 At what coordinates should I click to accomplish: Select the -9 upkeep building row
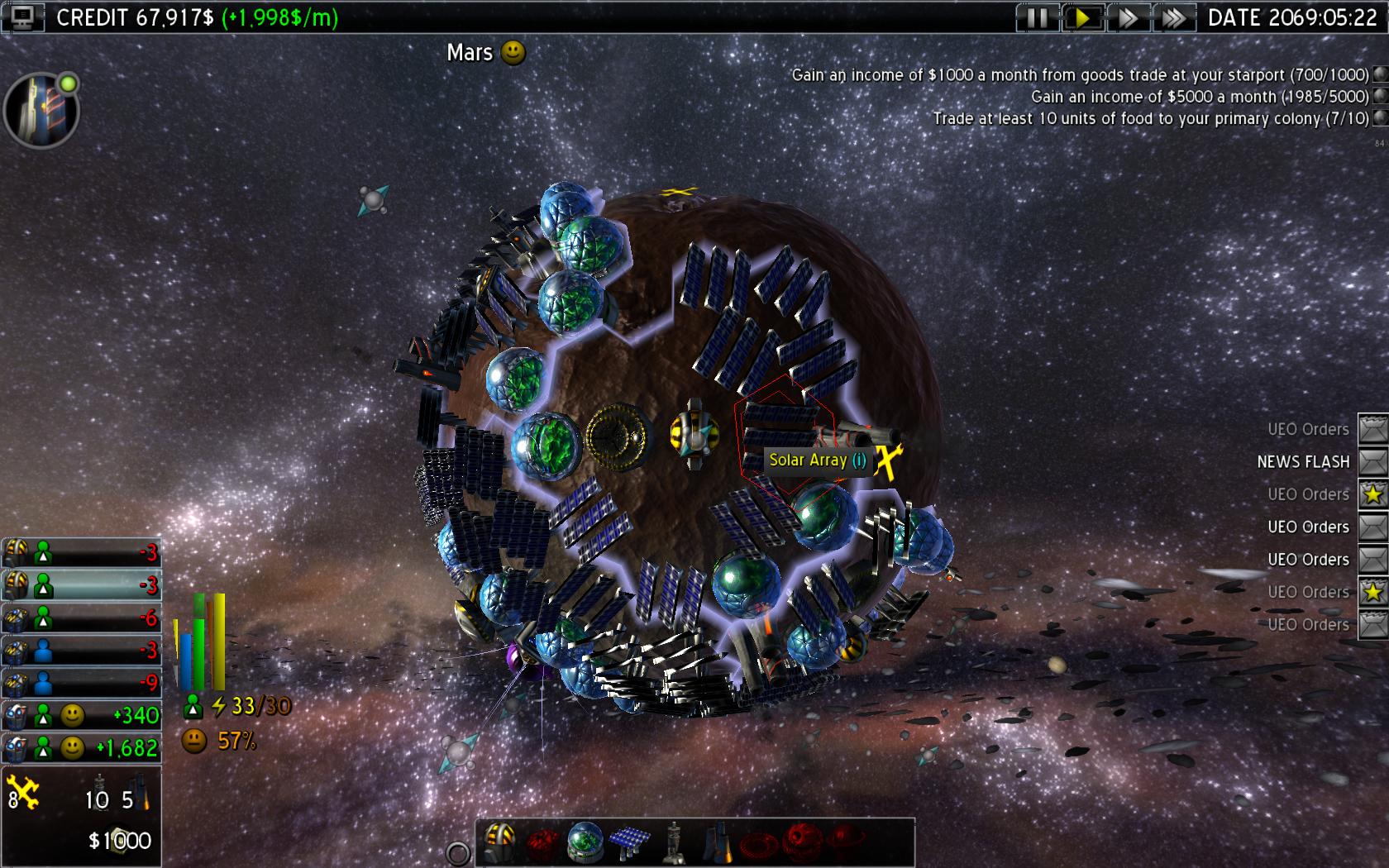click(81, 683)
